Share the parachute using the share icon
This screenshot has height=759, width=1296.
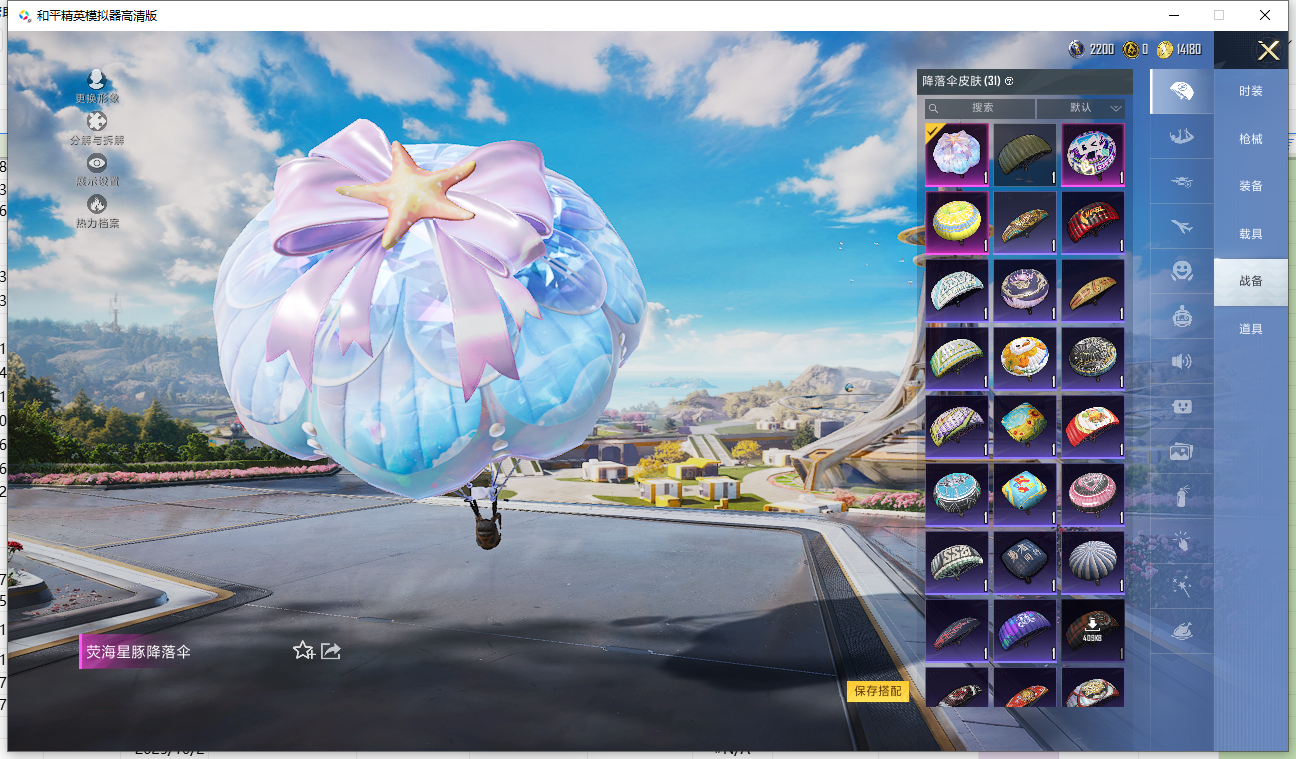(331, 651)
